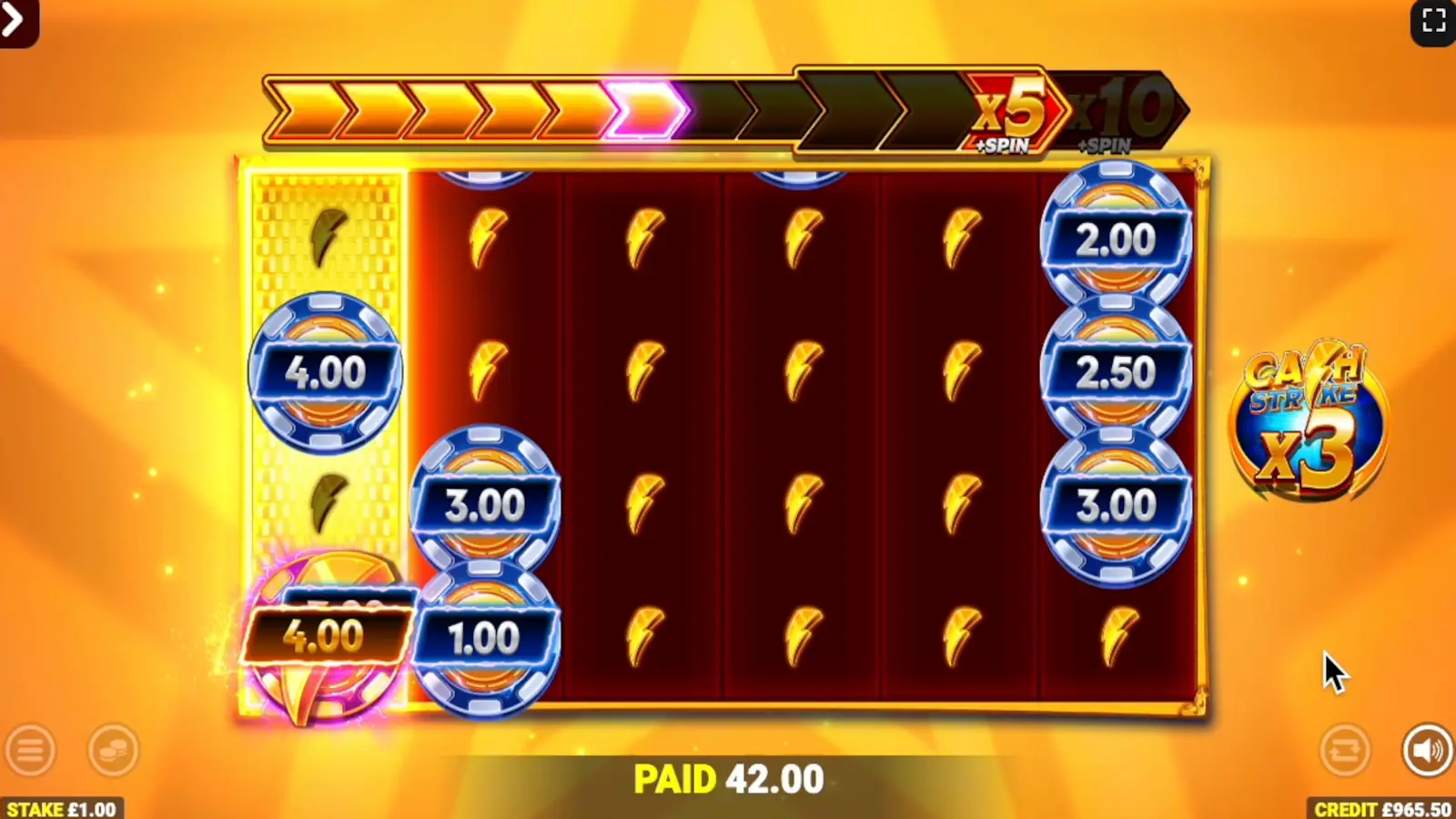Open the hamburger game menu
The height and width of the screenshot is (819, 1456).
[x=32, y=751]
